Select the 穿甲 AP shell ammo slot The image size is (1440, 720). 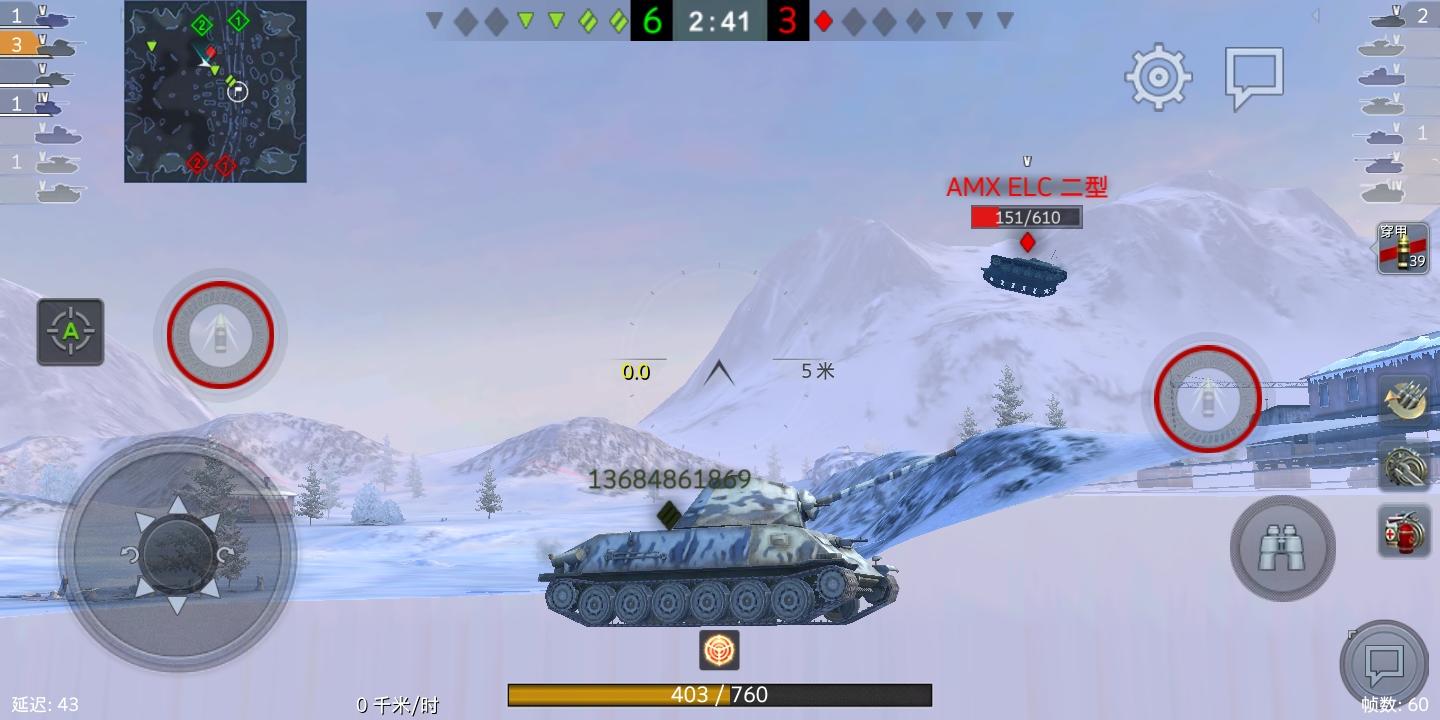pyautogui.click(x=1404, y=248)
